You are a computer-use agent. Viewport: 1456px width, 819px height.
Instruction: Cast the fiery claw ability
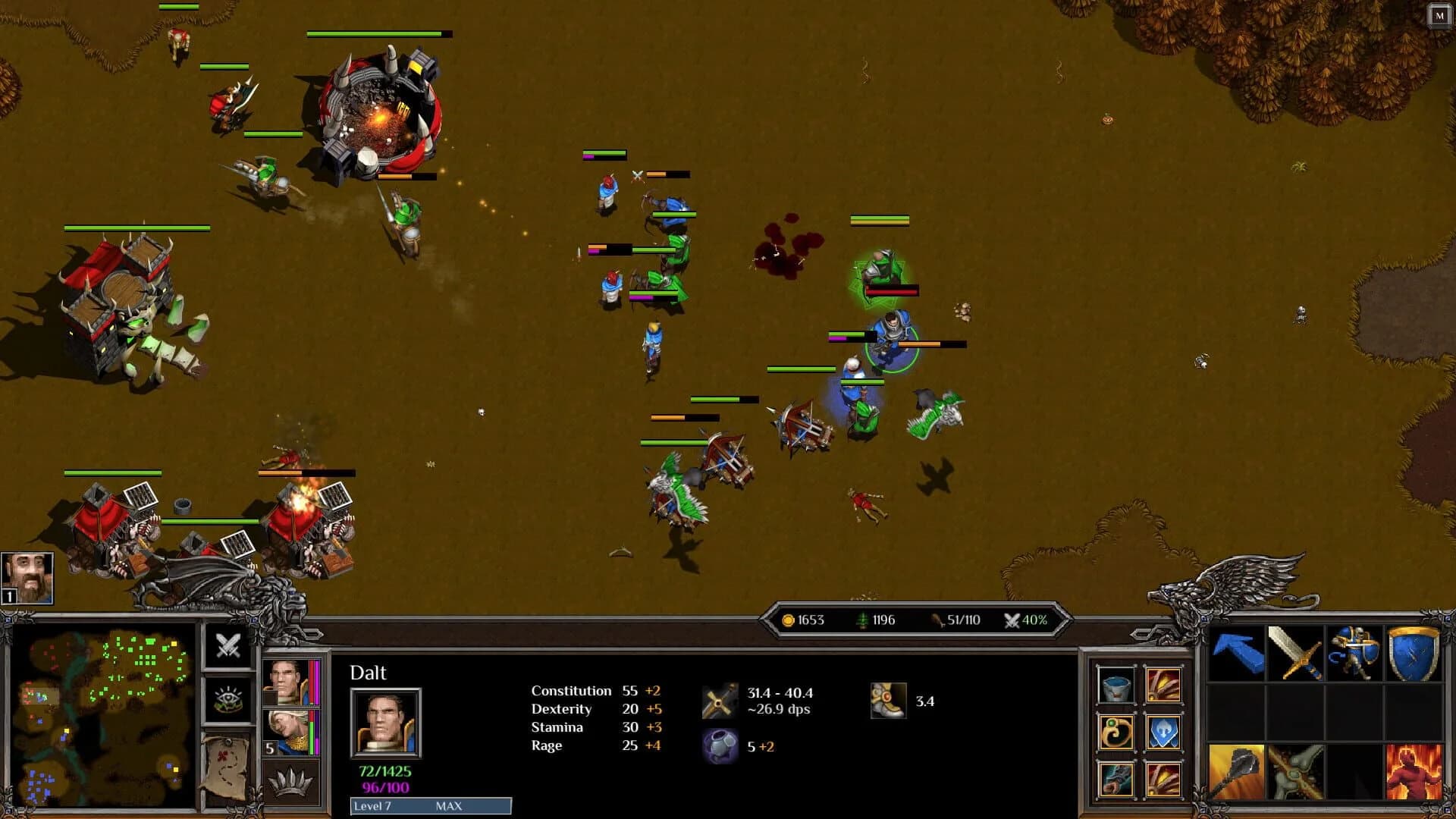1165,687
